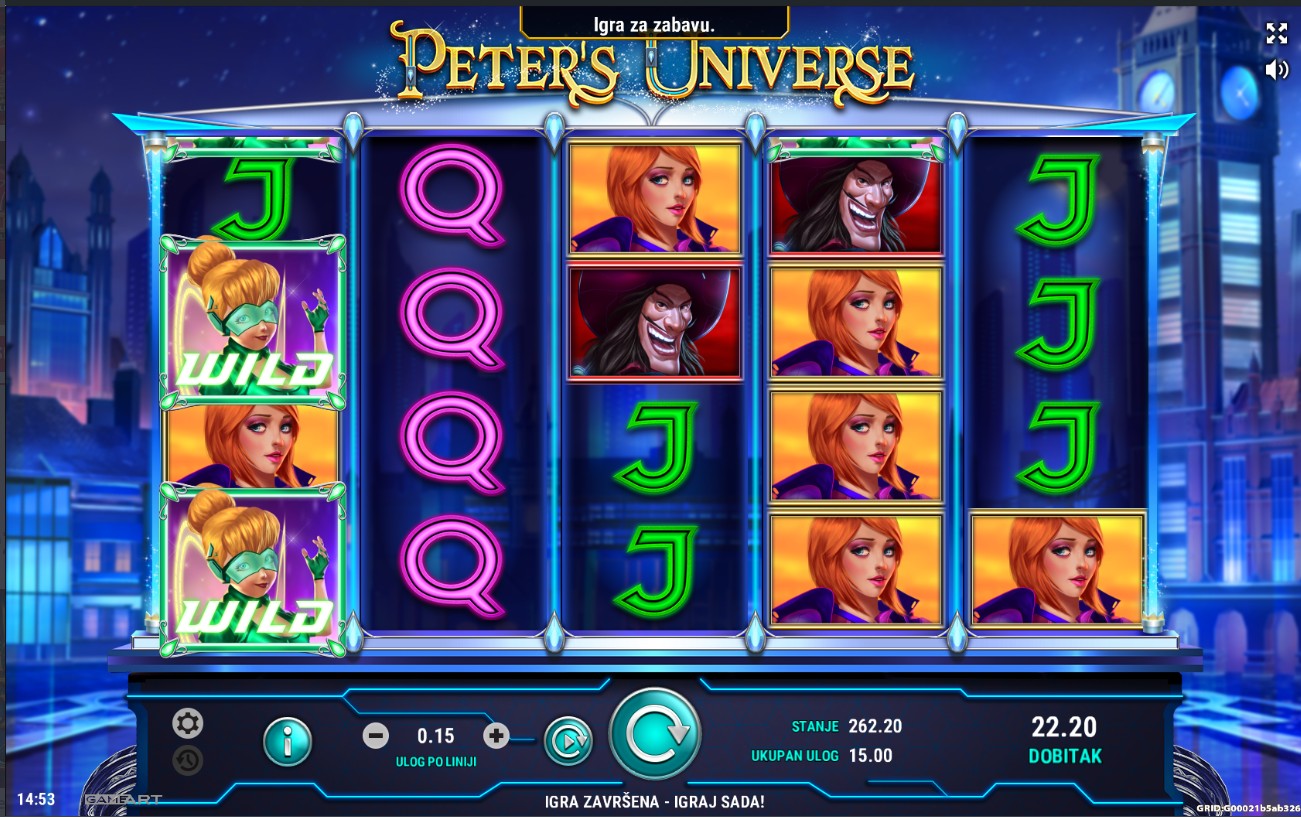Toggle fullscreen mode
This screenshot has width=1301, height=817.
[x=1277, y=33]
